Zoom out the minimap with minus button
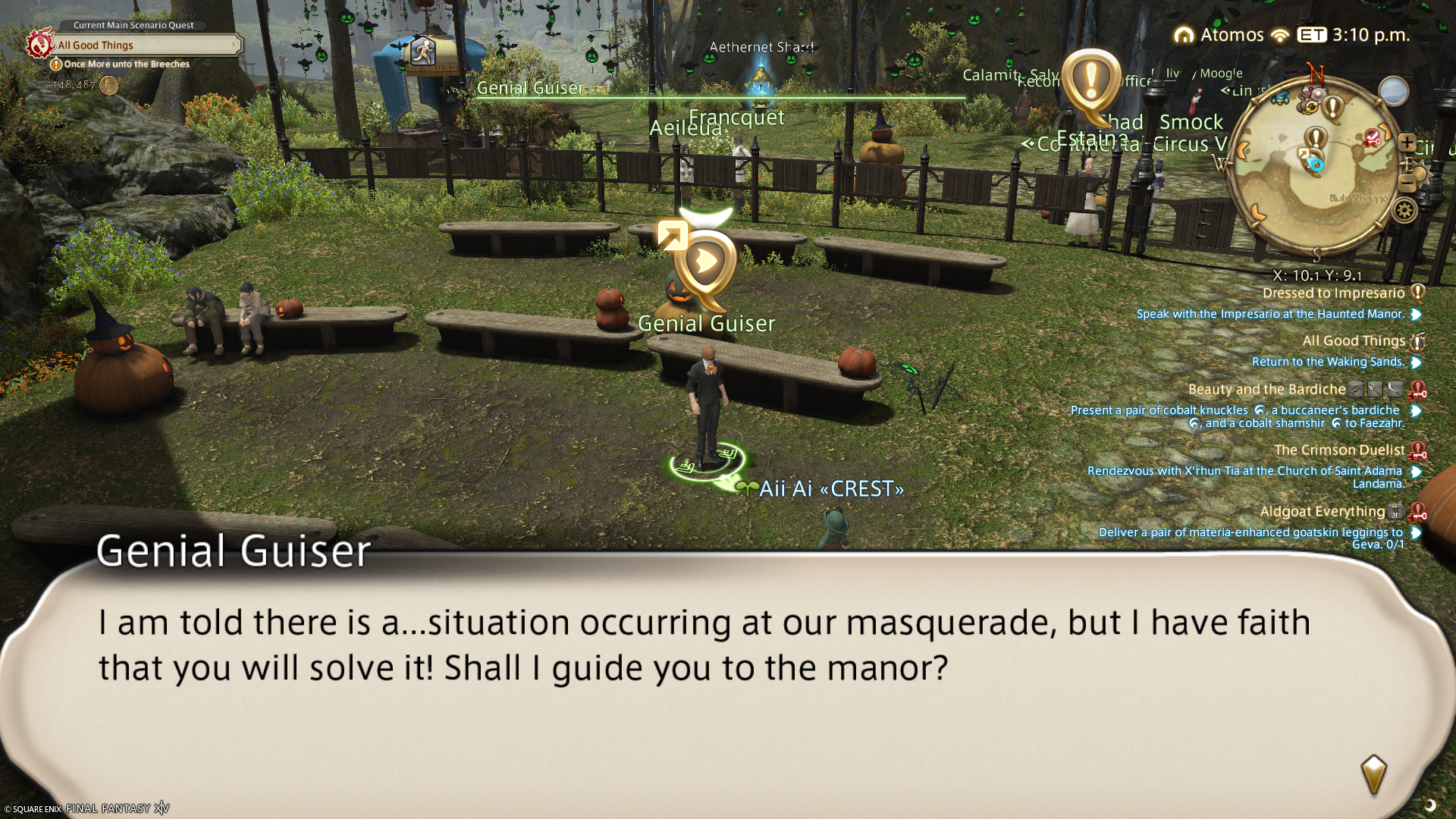The width and height of the screenshot is (1456, 819). pos(1407,183)
